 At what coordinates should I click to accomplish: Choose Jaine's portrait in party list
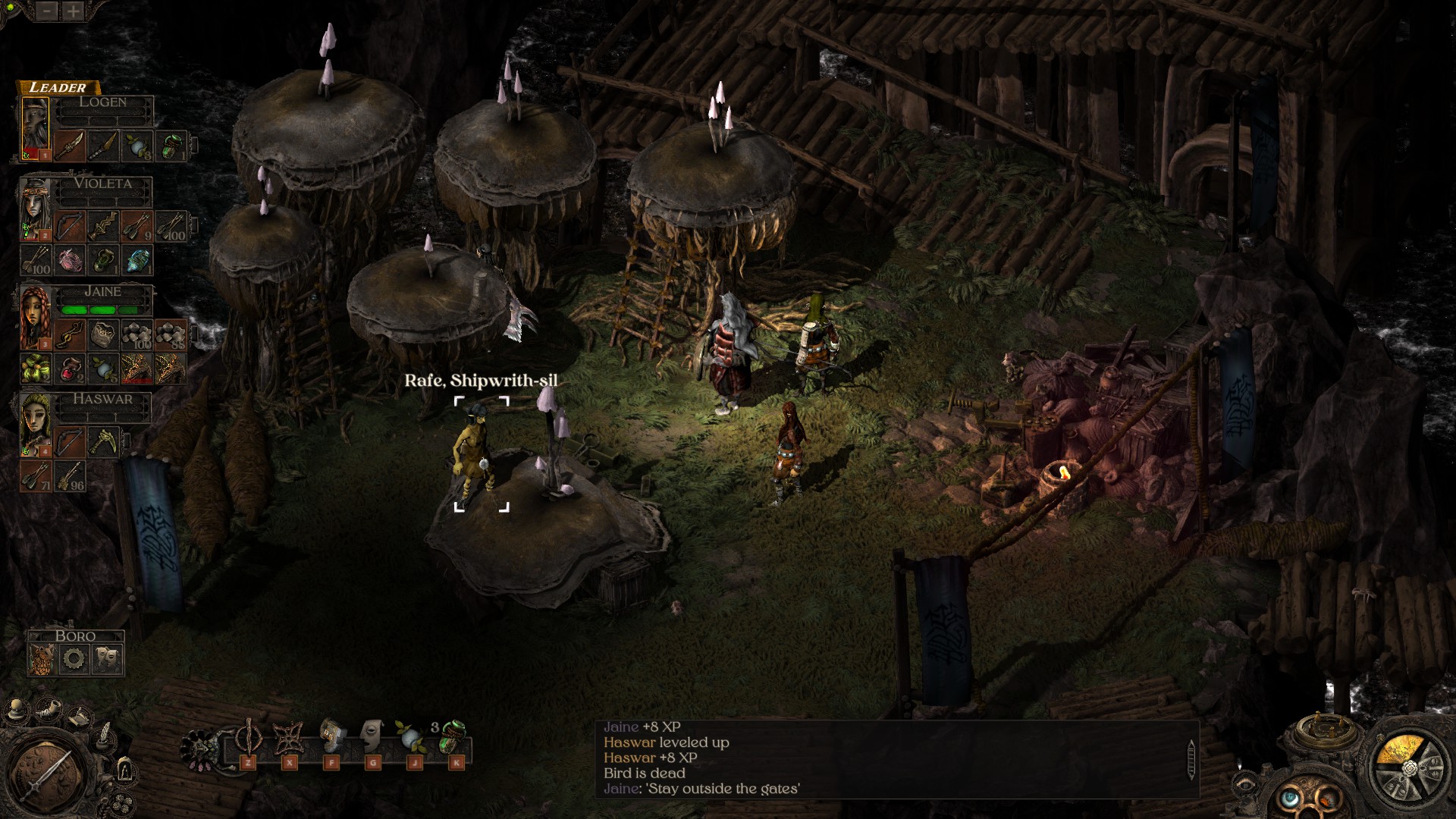click(x=36, y=317)
